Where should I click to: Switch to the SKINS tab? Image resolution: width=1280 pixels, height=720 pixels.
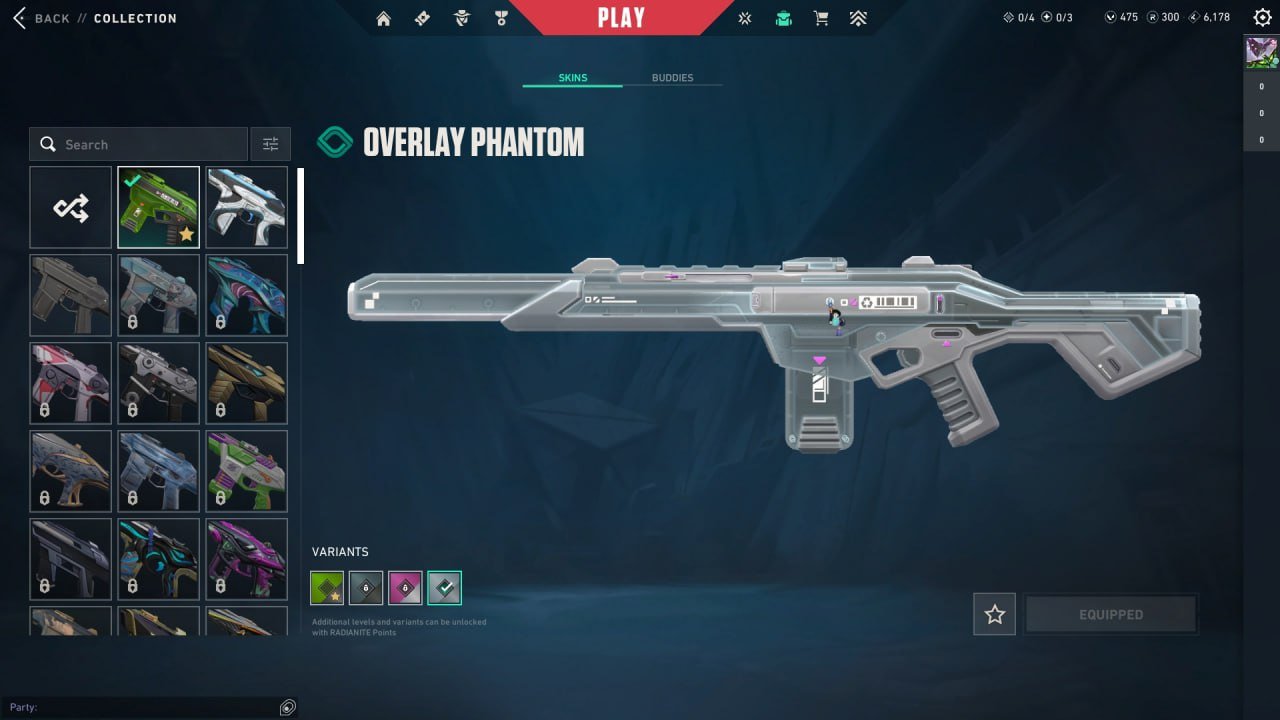point(572,77)
